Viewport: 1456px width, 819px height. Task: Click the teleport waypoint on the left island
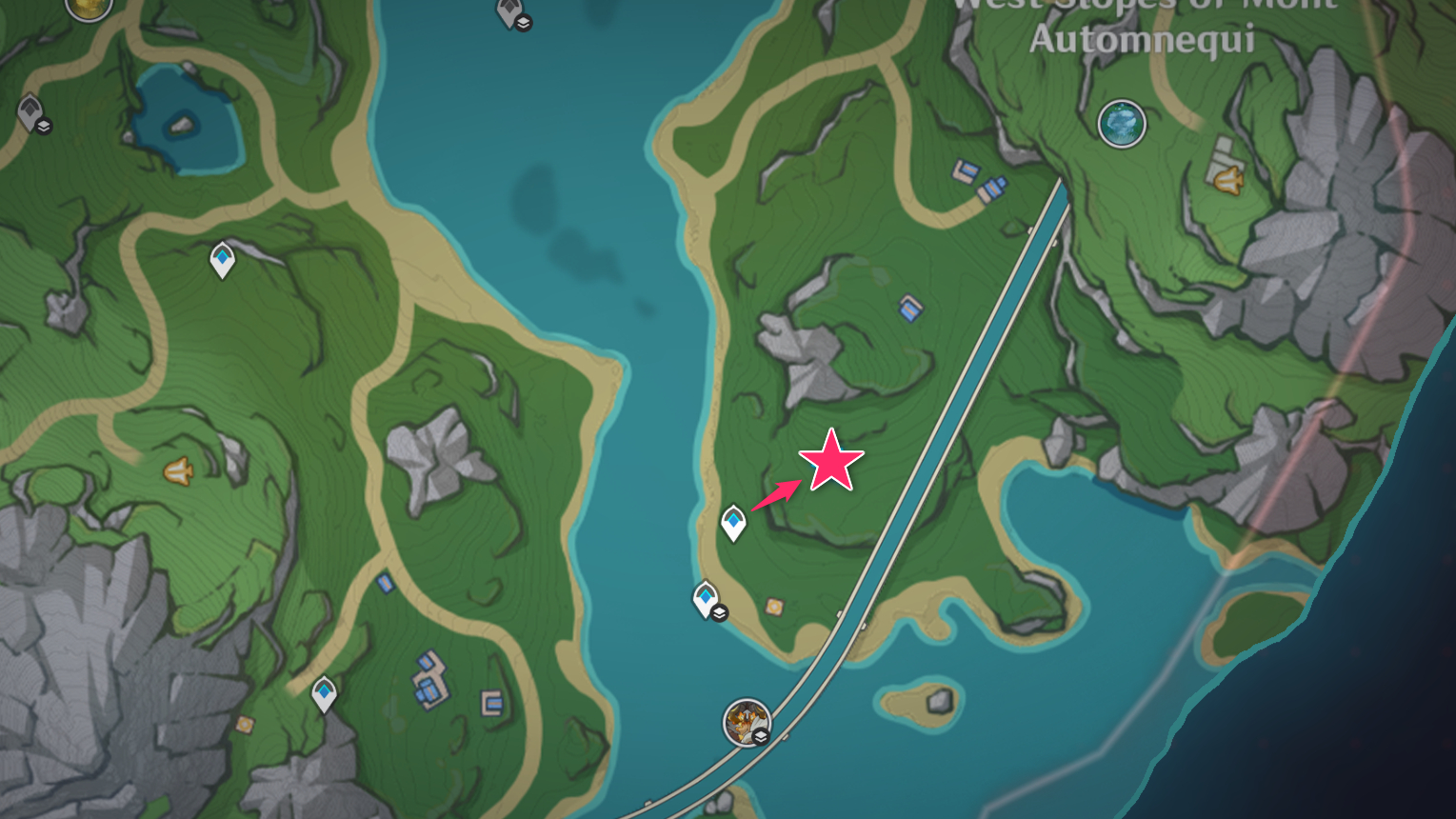tap(221, 258)
